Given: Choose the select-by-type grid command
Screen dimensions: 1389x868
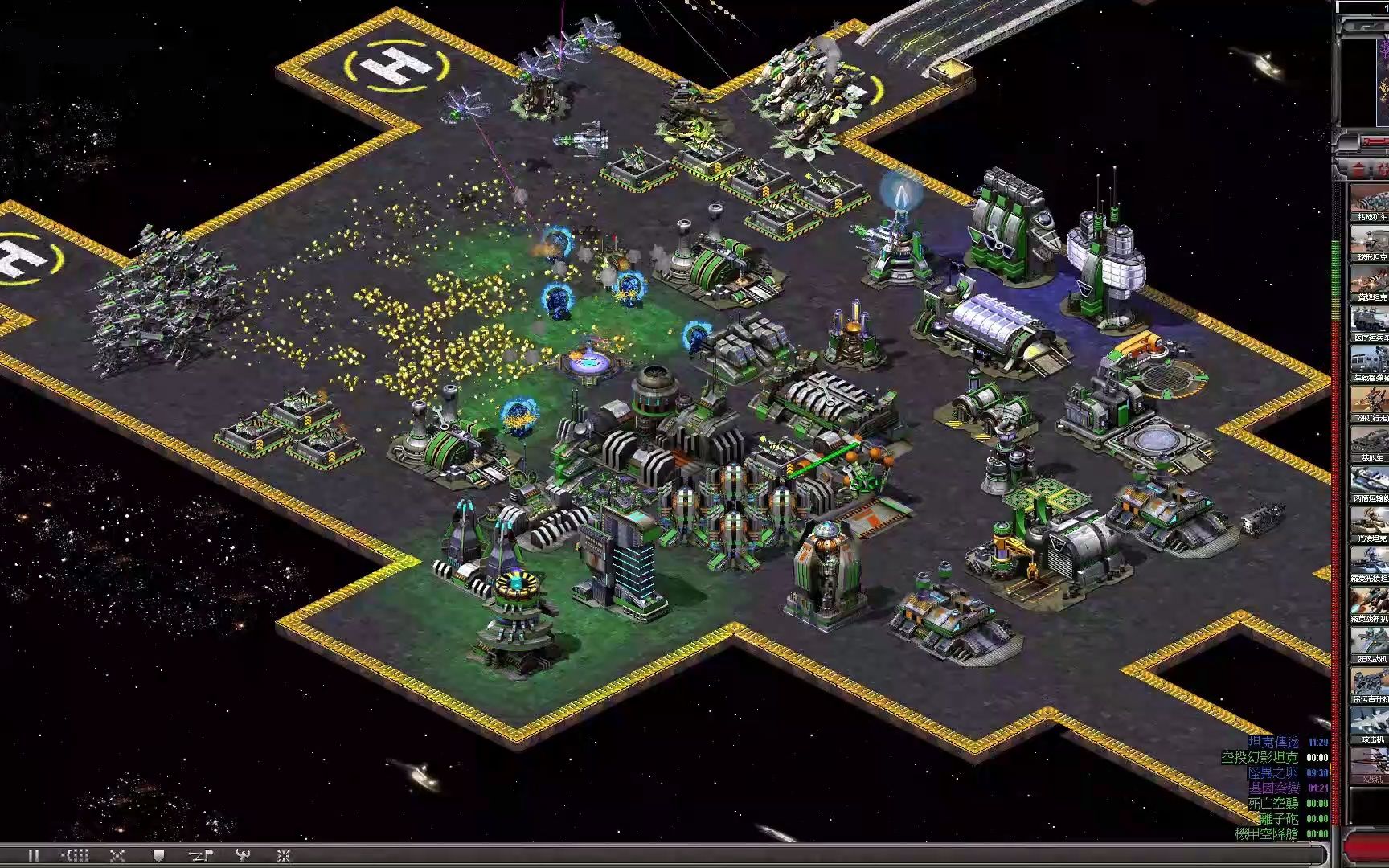Looking at the screenshot, I should click(76, 855).
